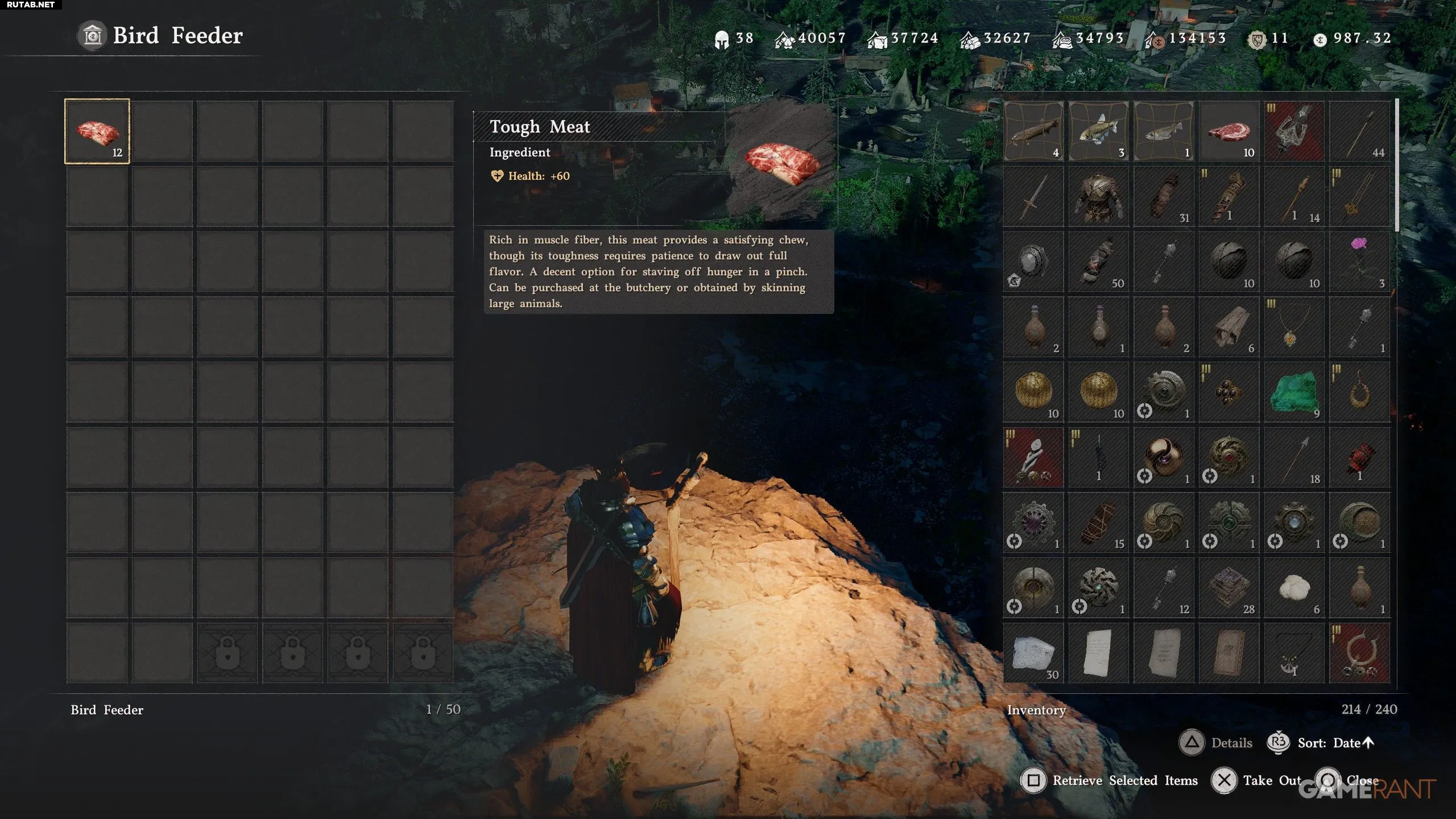Select the green cloth stack of 9
This screenshot has height=819, width=1456.
pos(1294,392)
